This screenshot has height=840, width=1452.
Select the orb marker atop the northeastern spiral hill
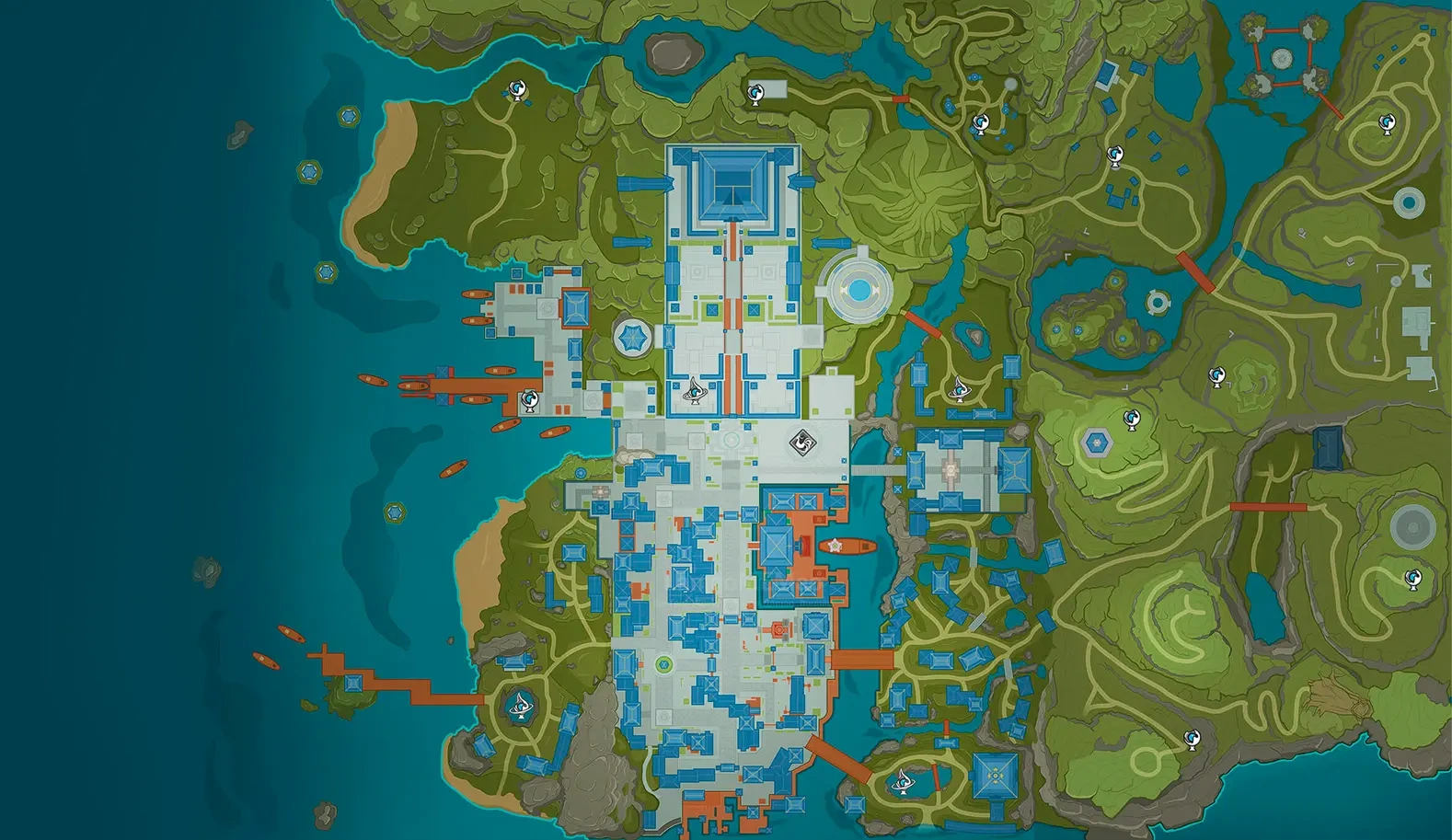(1387, 123)
